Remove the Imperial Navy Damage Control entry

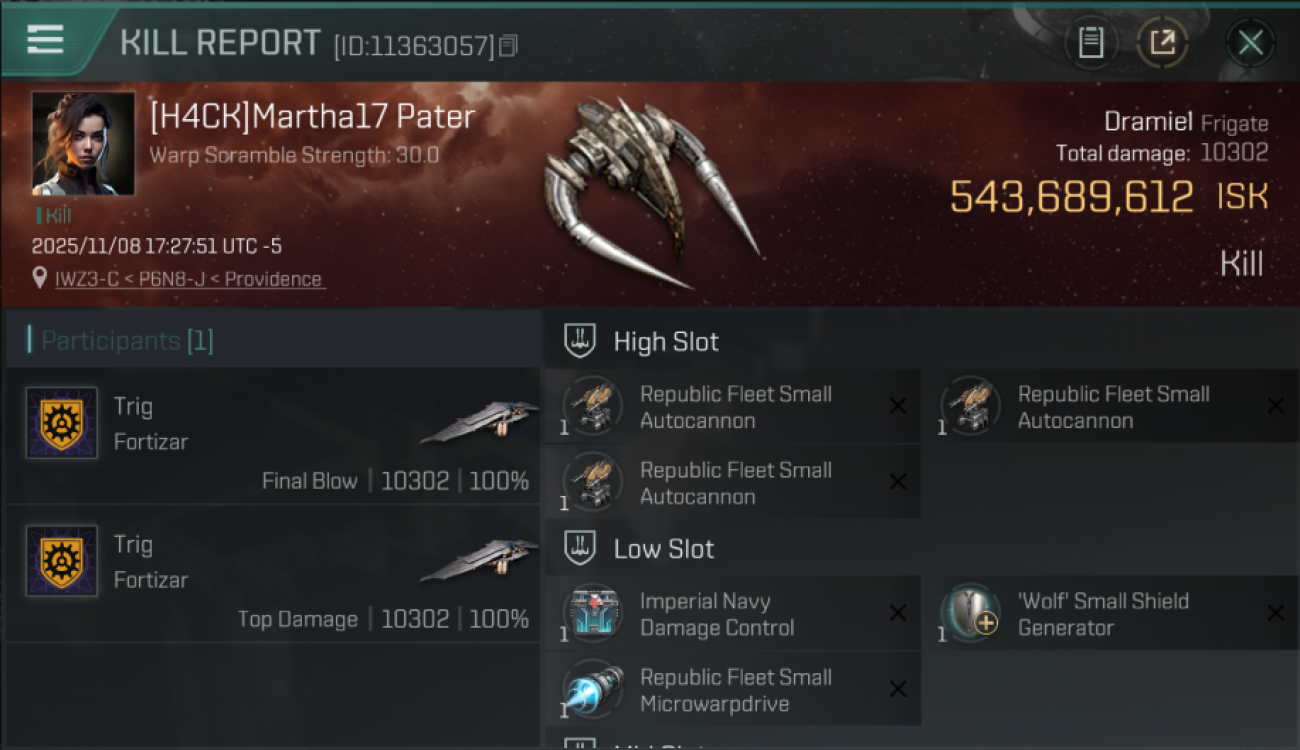[897, 613]
